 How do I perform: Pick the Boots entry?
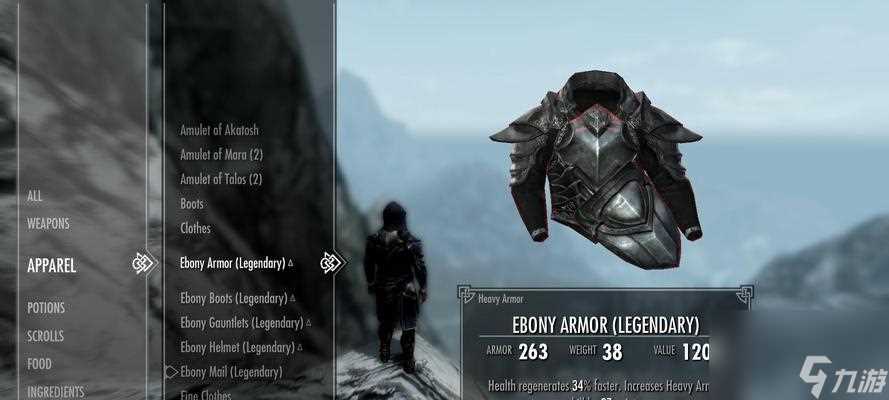point(192,204)
